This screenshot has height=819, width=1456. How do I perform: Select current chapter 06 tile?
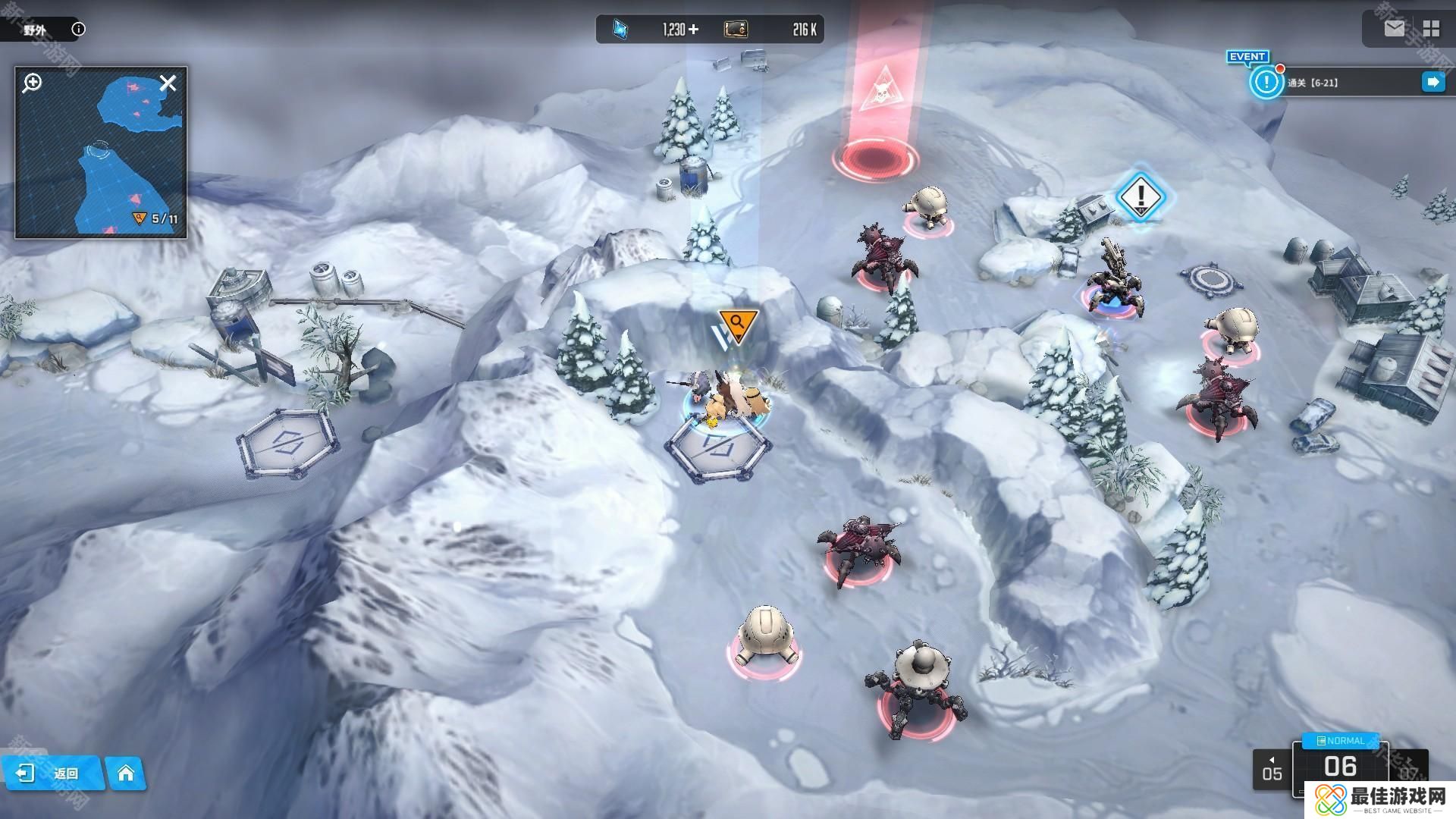[1340, 767]
